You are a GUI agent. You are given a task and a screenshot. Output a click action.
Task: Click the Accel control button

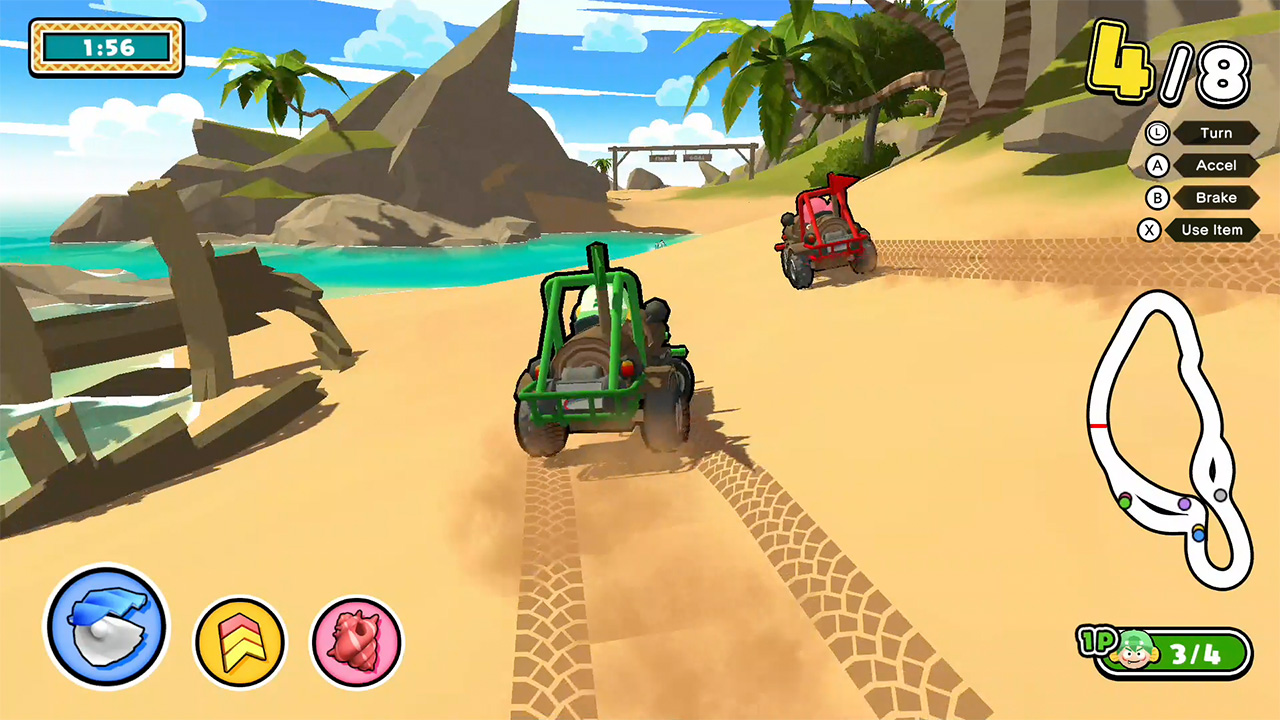point(1216,165)
